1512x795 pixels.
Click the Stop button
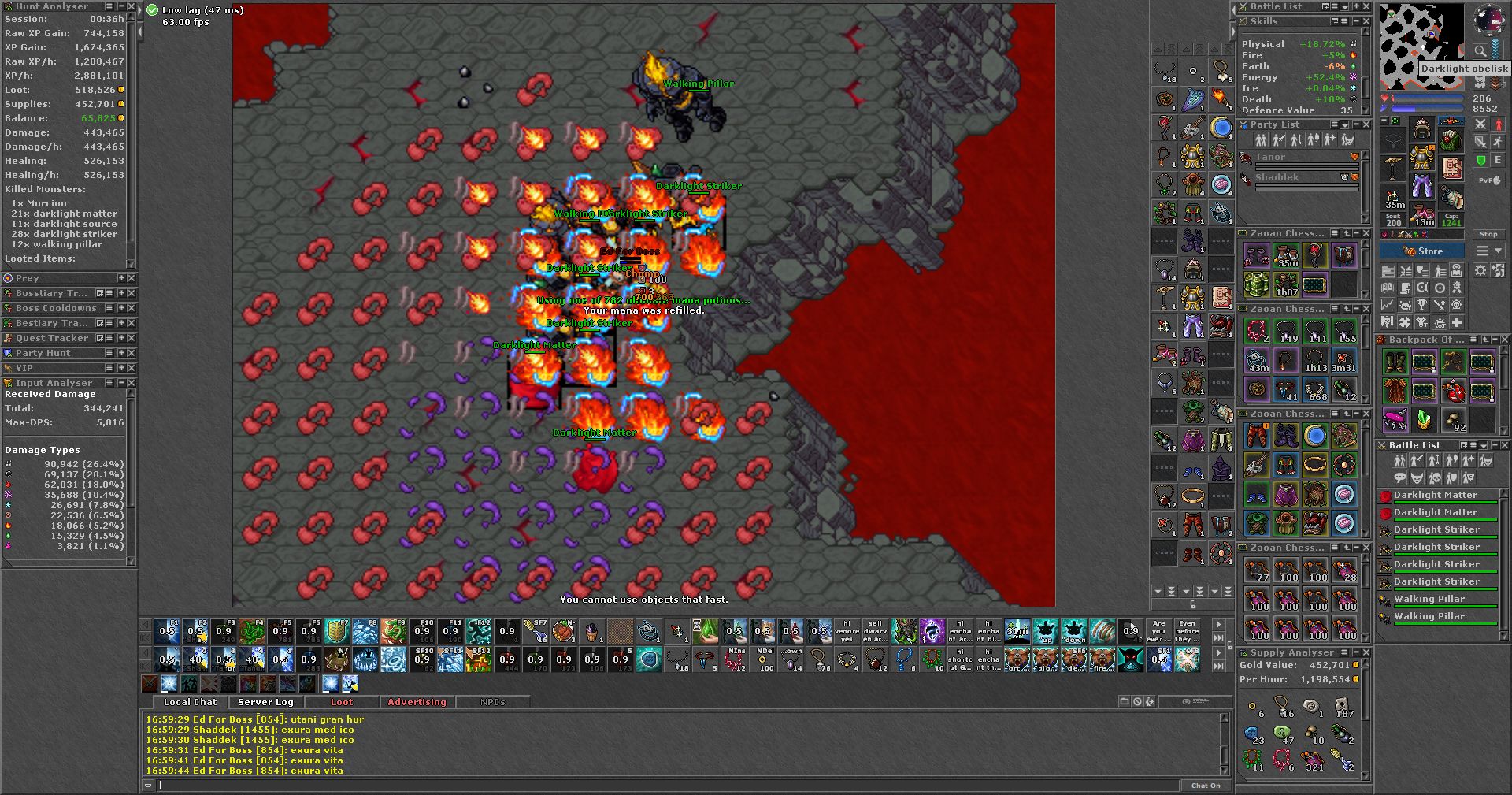pyautogui.click(x=1488, y=234)
